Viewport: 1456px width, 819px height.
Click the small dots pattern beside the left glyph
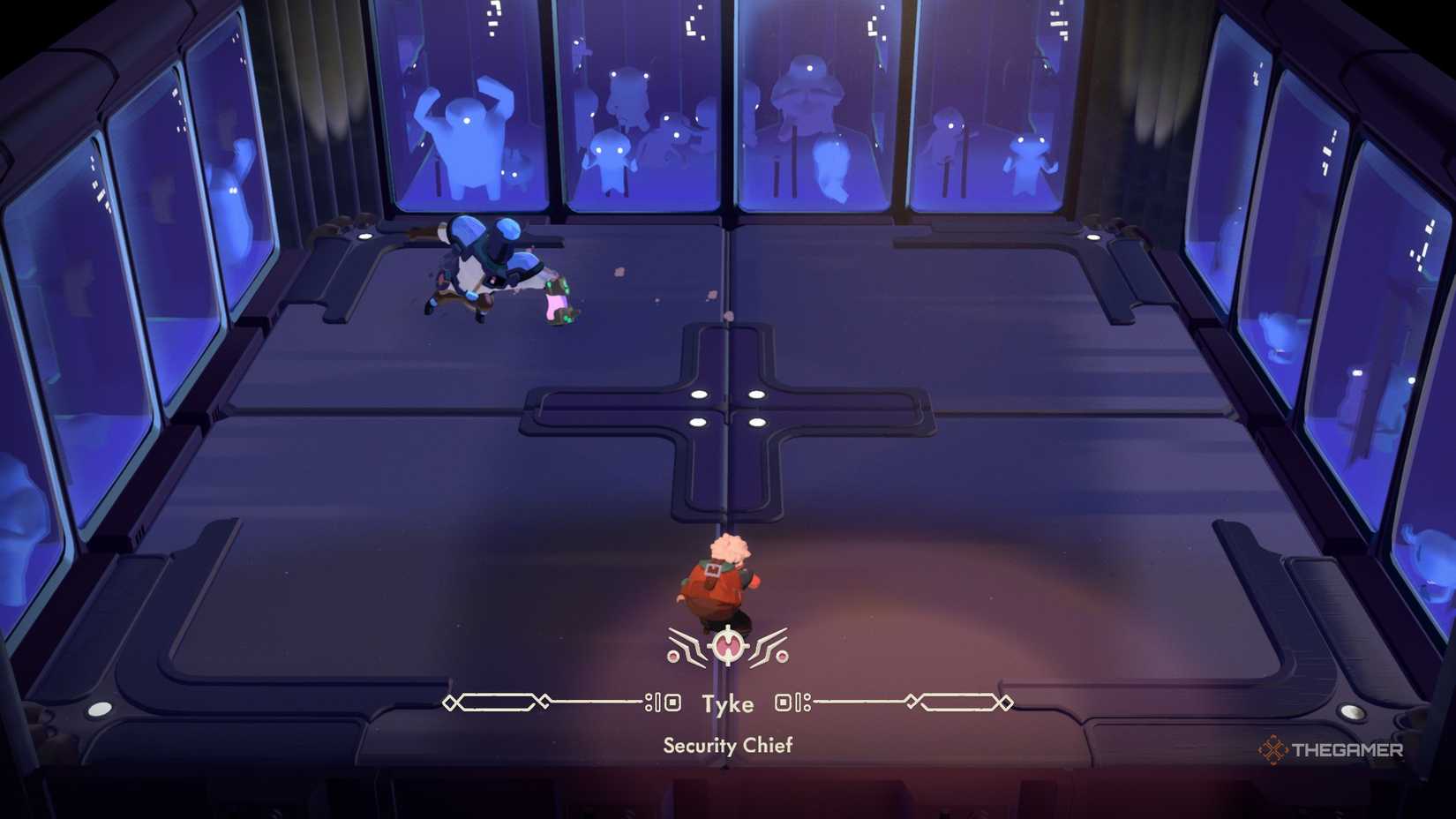650,701
